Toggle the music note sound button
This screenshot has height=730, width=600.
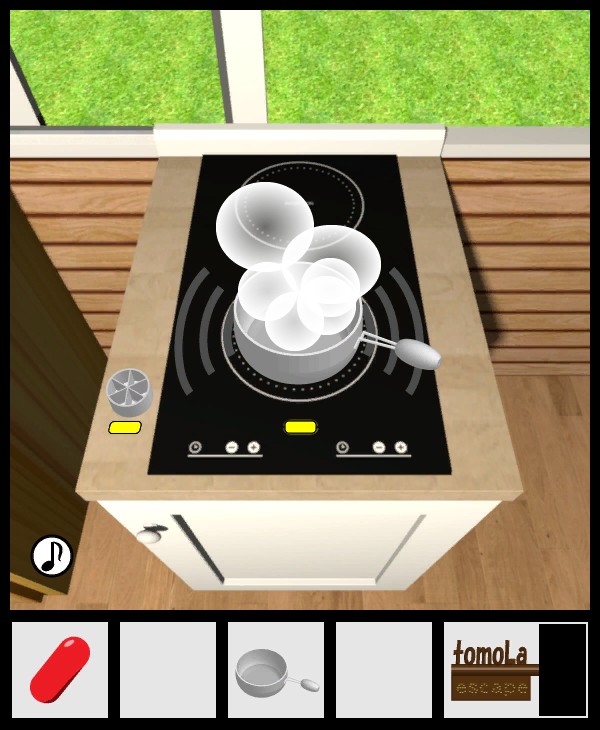coord(52,555)
